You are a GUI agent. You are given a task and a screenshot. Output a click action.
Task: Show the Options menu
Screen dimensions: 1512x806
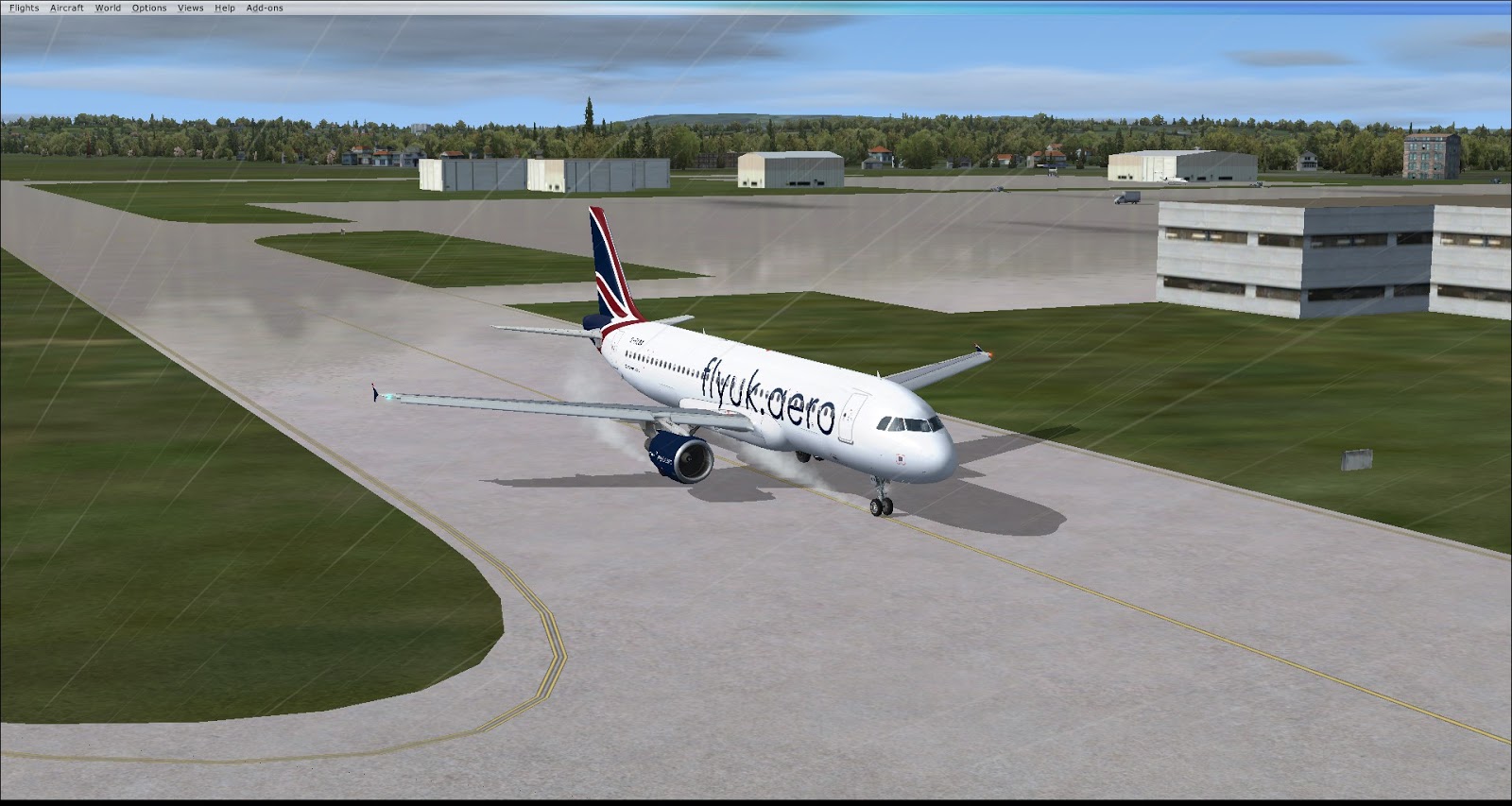(x=149, y=8)
